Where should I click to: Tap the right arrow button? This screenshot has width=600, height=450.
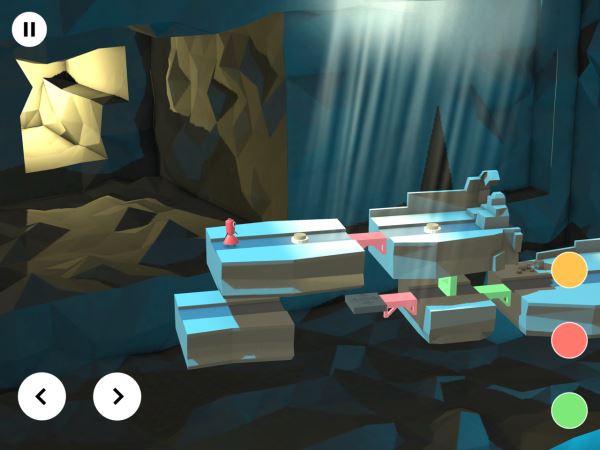pyautogui.click(x=117, y=396)
